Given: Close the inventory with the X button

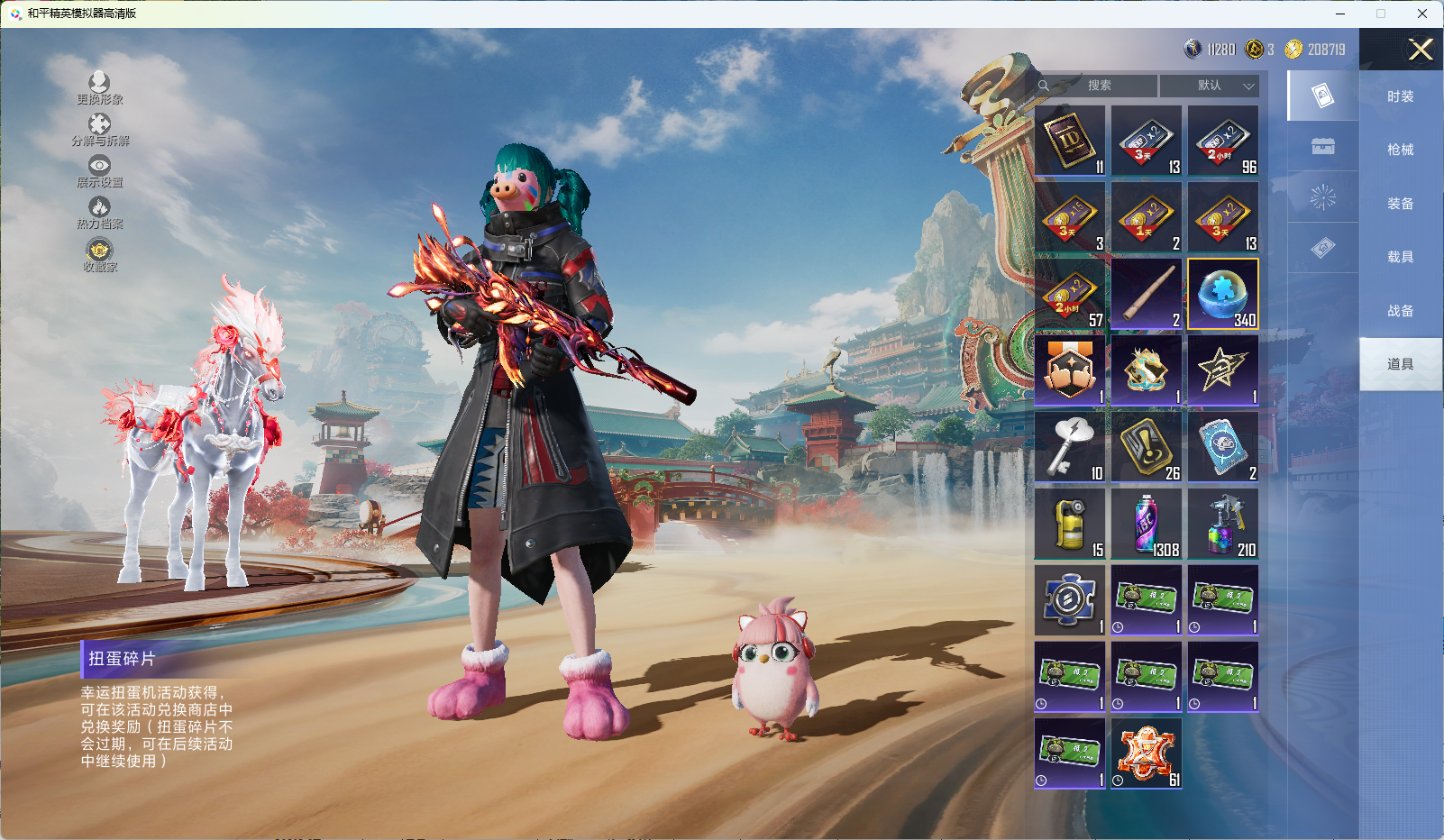Looking at the screenshot, I should point(1421,50).
